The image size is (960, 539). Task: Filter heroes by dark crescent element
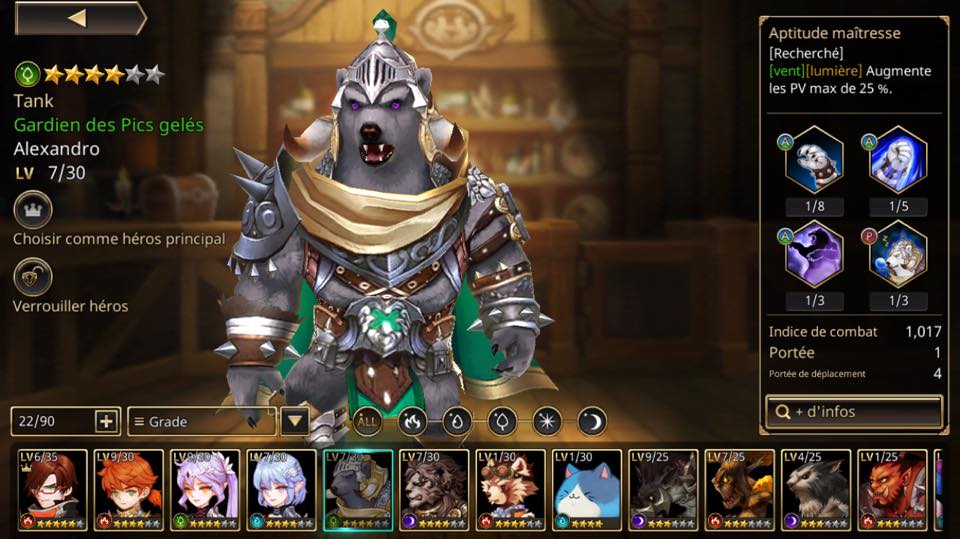pyautogui.click(x=592, y=421)
